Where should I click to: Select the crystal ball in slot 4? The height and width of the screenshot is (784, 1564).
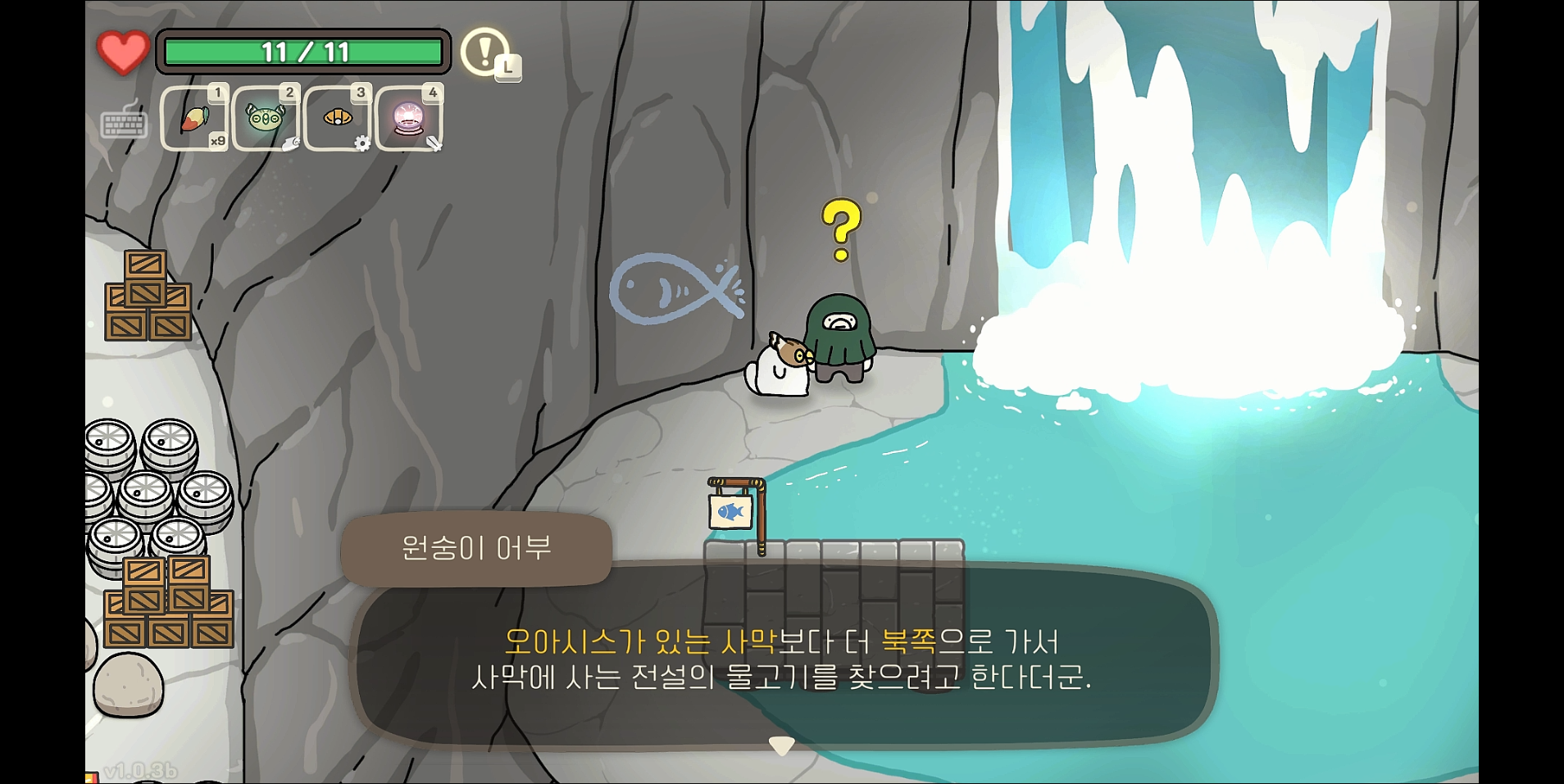pos(408,116)
